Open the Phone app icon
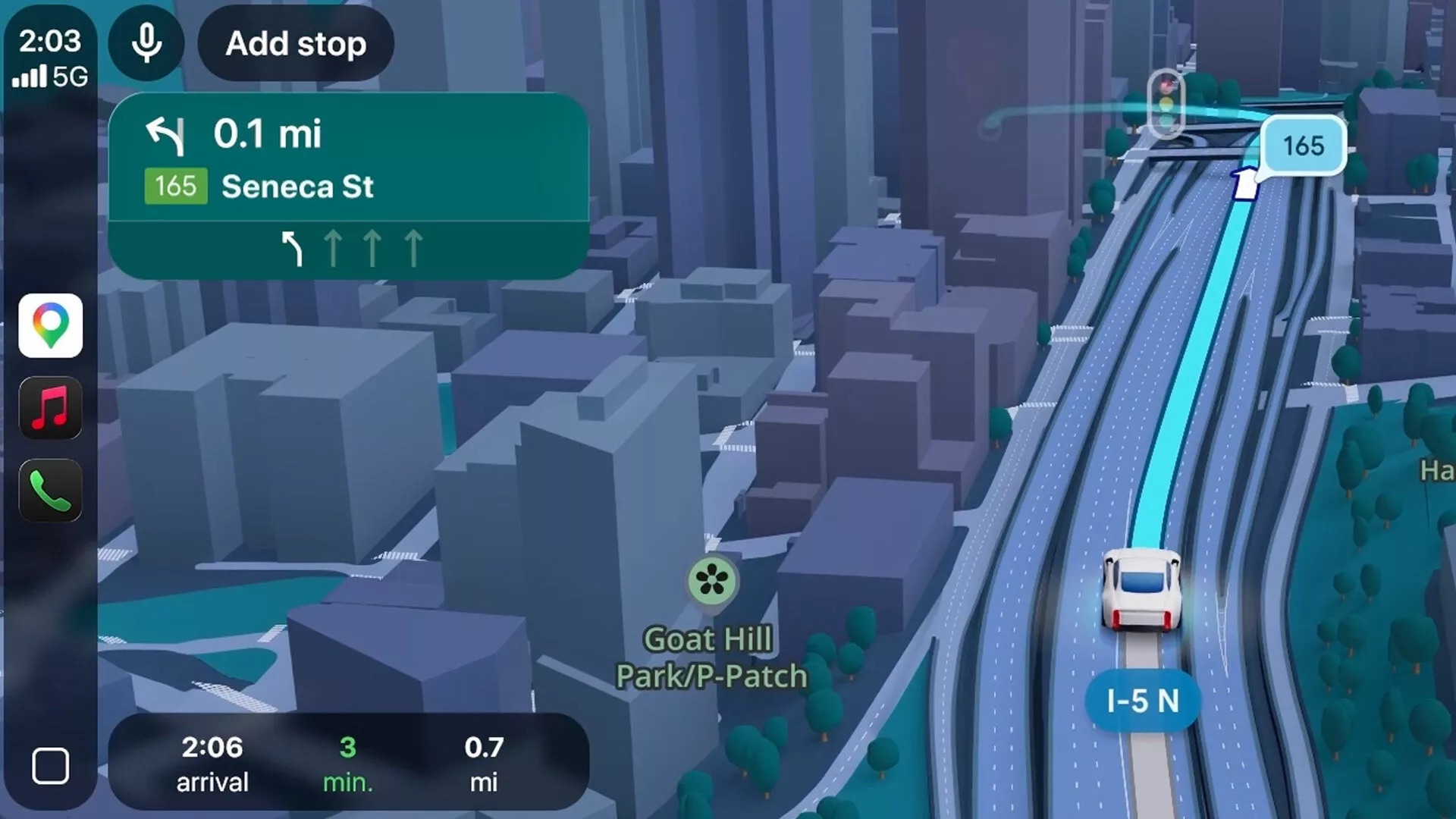The image size is (1456, 819). [x=49, y=490]
